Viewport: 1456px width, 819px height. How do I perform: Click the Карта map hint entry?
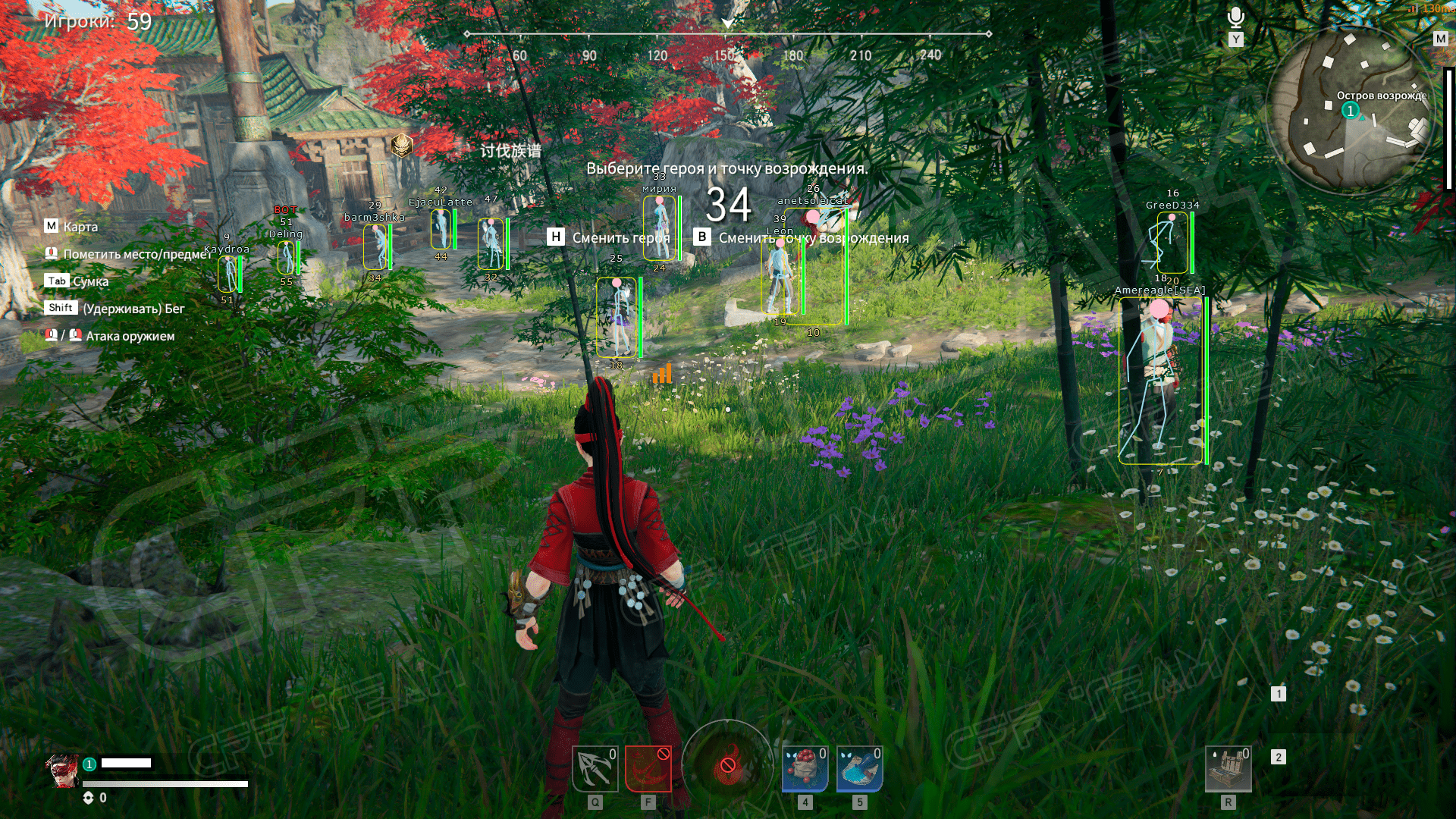pyautogui.click(x=71, y=227)
